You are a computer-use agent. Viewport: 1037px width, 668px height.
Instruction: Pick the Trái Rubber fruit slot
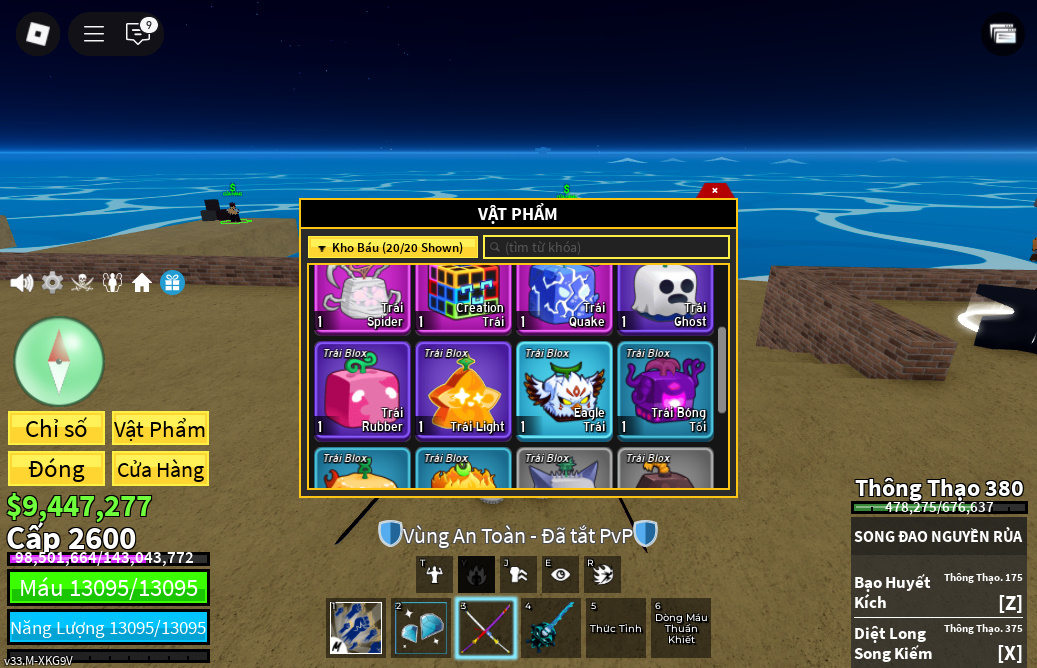[x=362, y=391]
